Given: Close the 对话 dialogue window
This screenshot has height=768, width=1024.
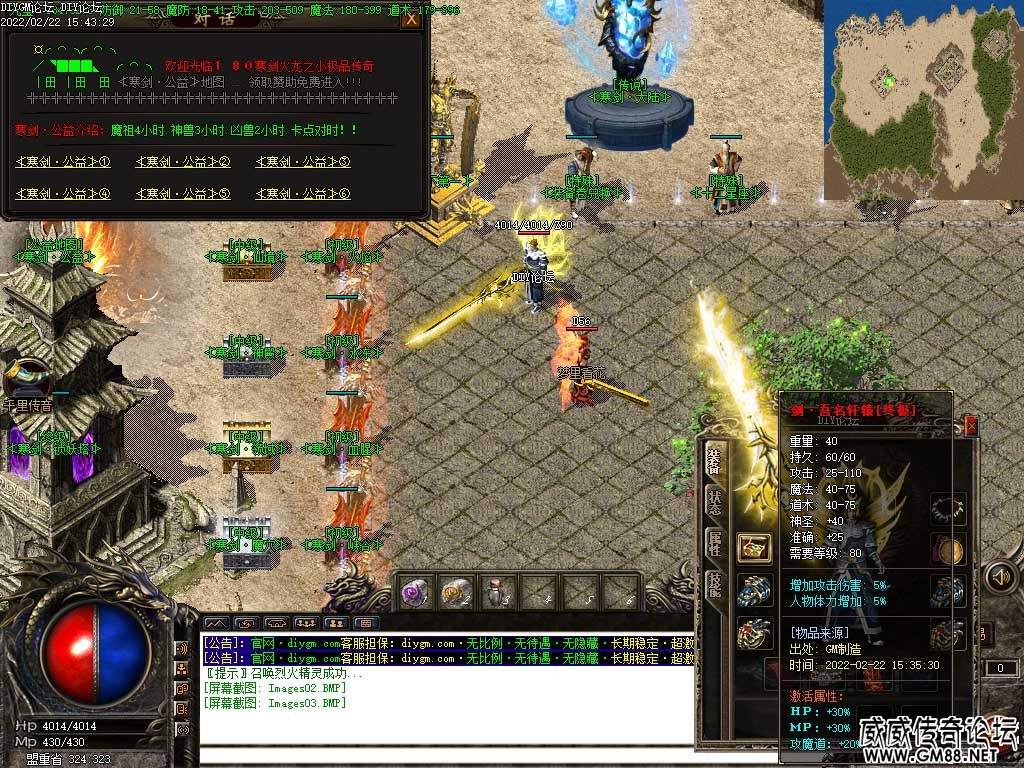Looking at the screenshot, I should tap(410, 19).
